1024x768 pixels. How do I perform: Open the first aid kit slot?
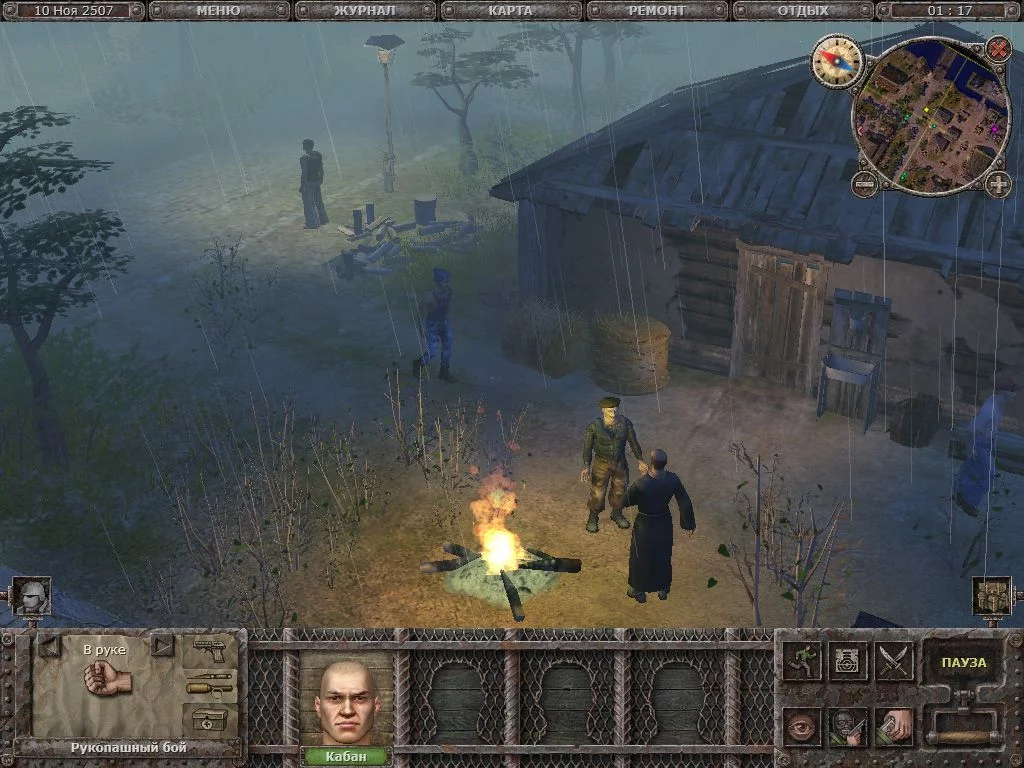(210, 718)
